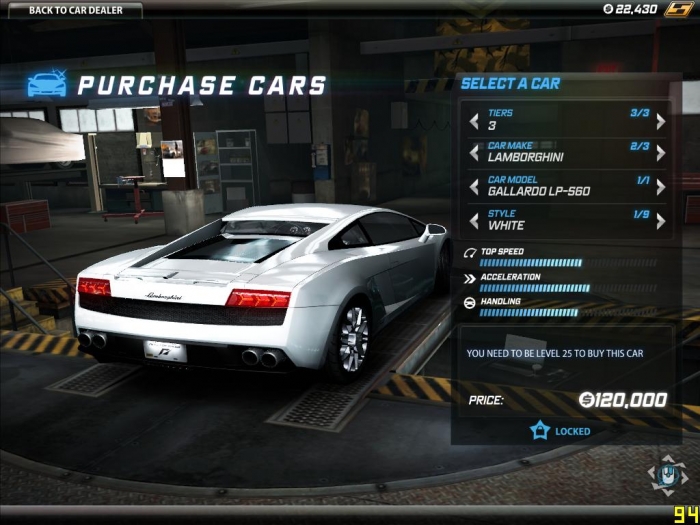700x525 pixels.
Task: Change to next paint style
Action: 660,219
